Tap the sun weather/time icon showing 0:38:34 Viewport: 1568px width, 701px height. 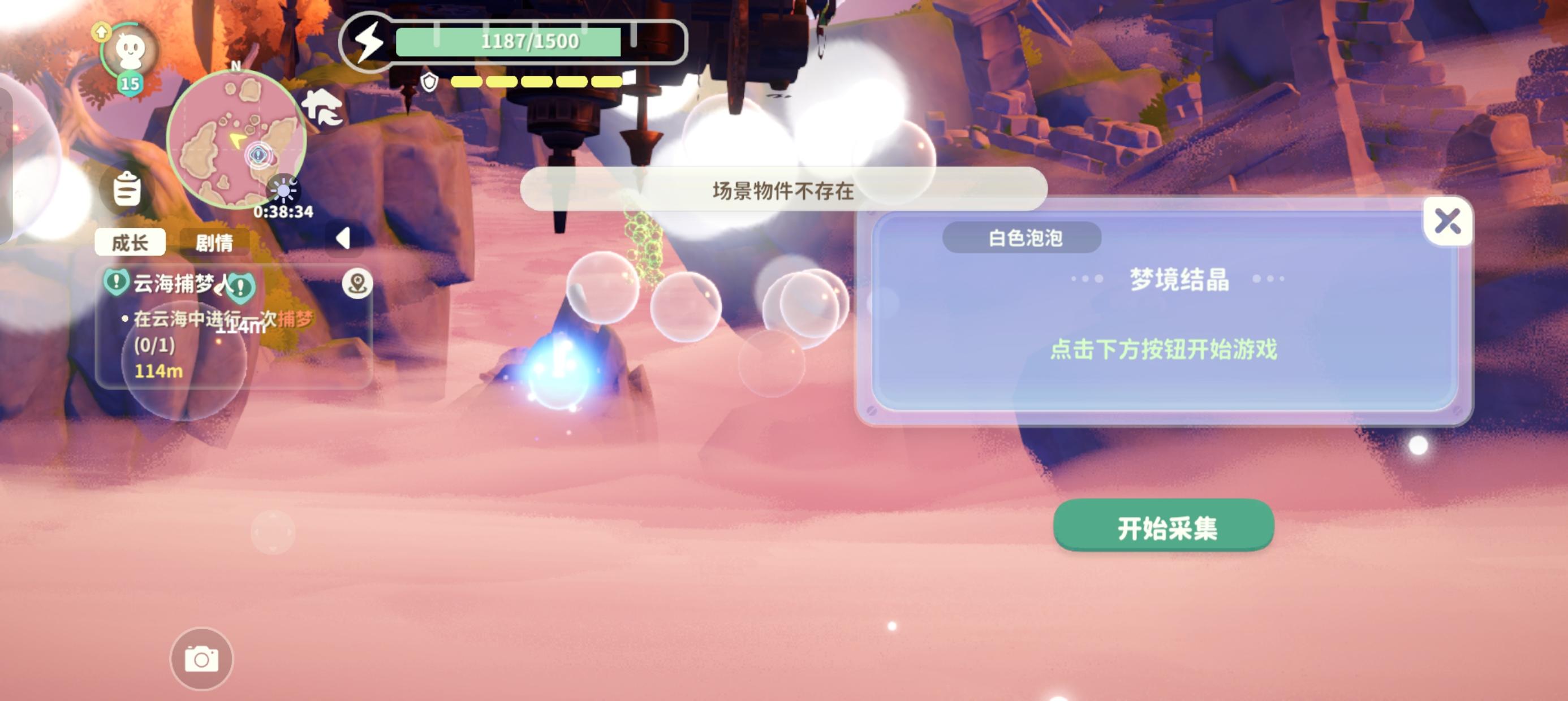pyautogui.click(x=285, y=190)
